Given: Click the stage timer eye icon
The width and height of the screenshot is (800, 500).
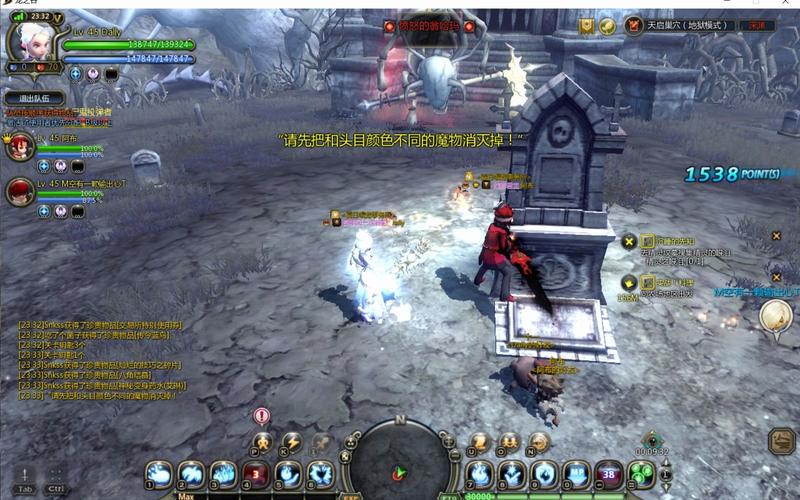Looking at the screenshot, I should pos(651,438).
